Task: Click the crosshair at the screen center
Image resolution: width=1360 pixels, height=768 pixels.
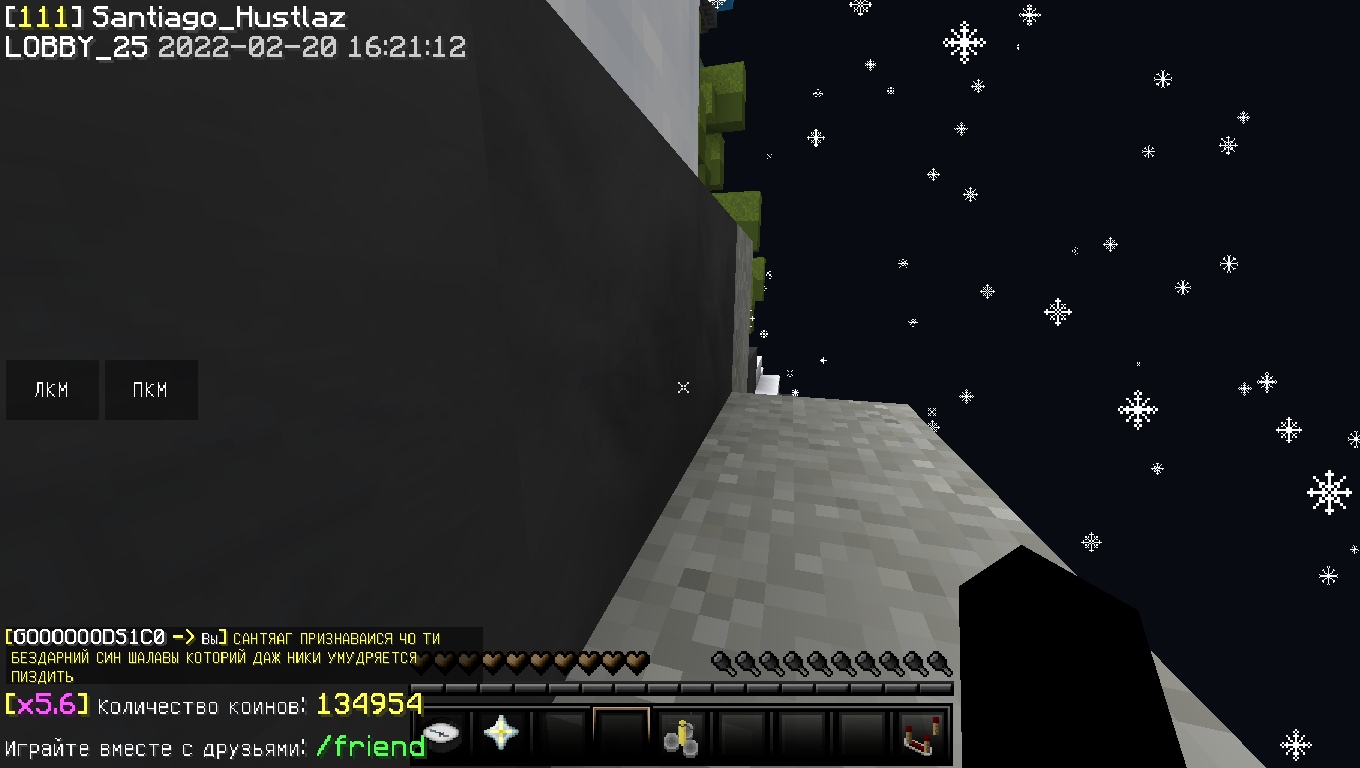Action: pos(683,388)
